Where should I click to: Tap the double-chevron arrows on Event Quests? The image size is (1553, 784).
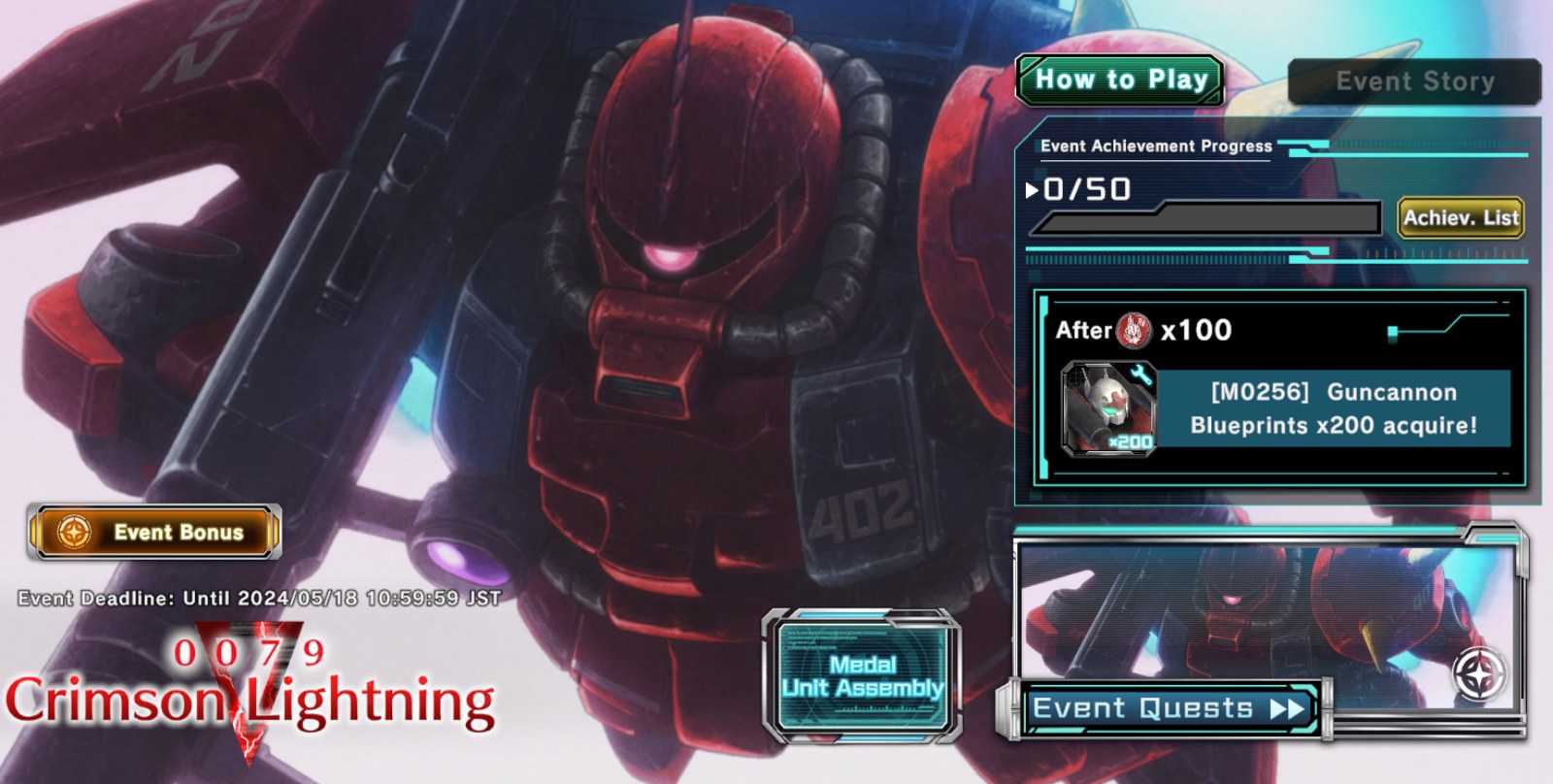(1289, 708)
